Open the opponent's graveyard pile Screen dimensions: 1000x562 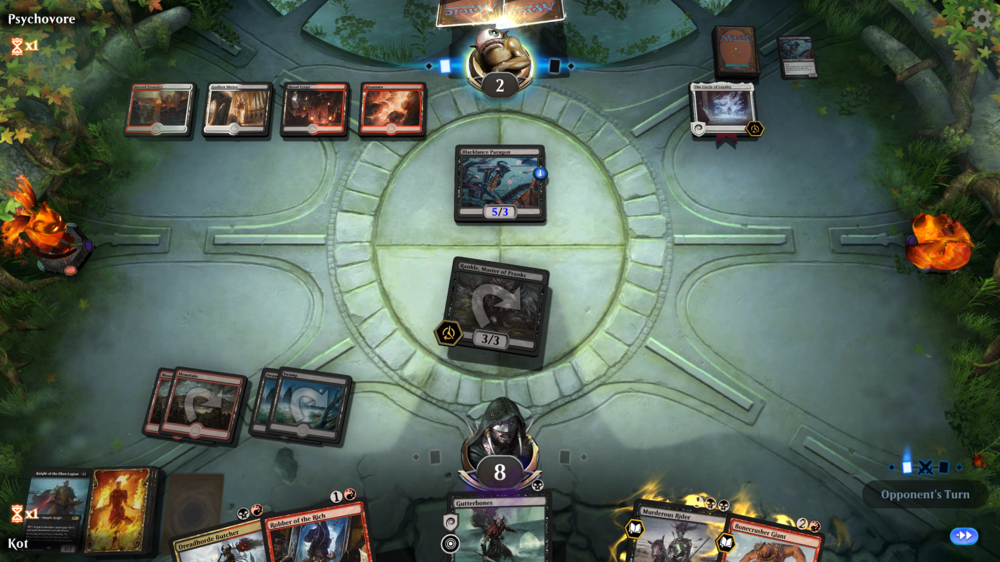tap(797, 55)
